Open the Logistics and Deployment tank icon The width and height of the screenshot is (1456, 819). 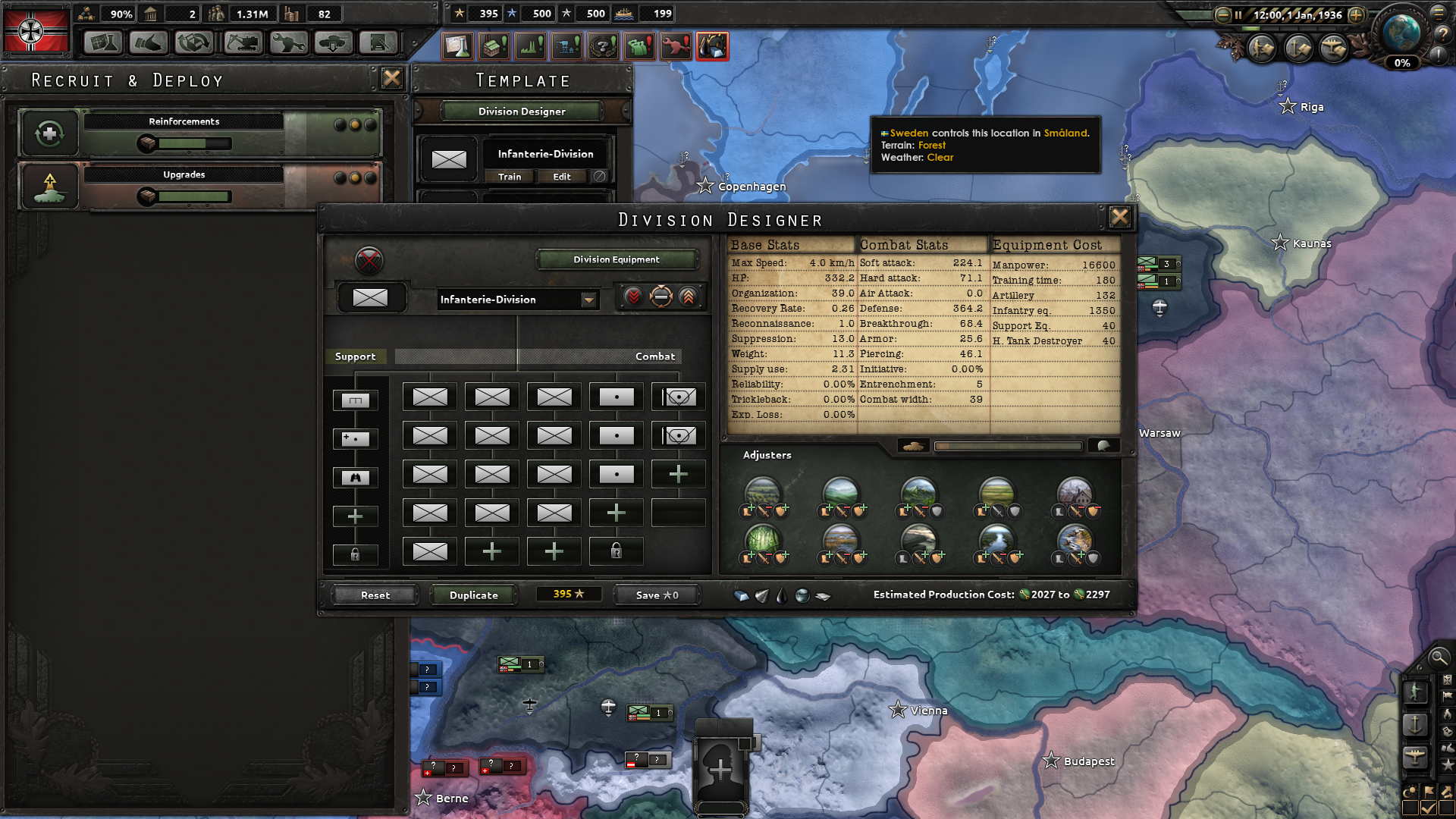click(334, 43)
